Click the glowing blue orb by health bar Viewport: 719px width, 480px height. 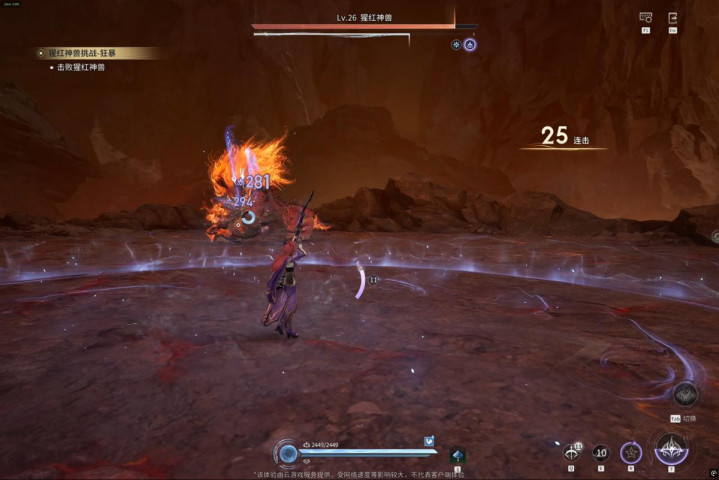pyautogui.click(x=288, y=454)
